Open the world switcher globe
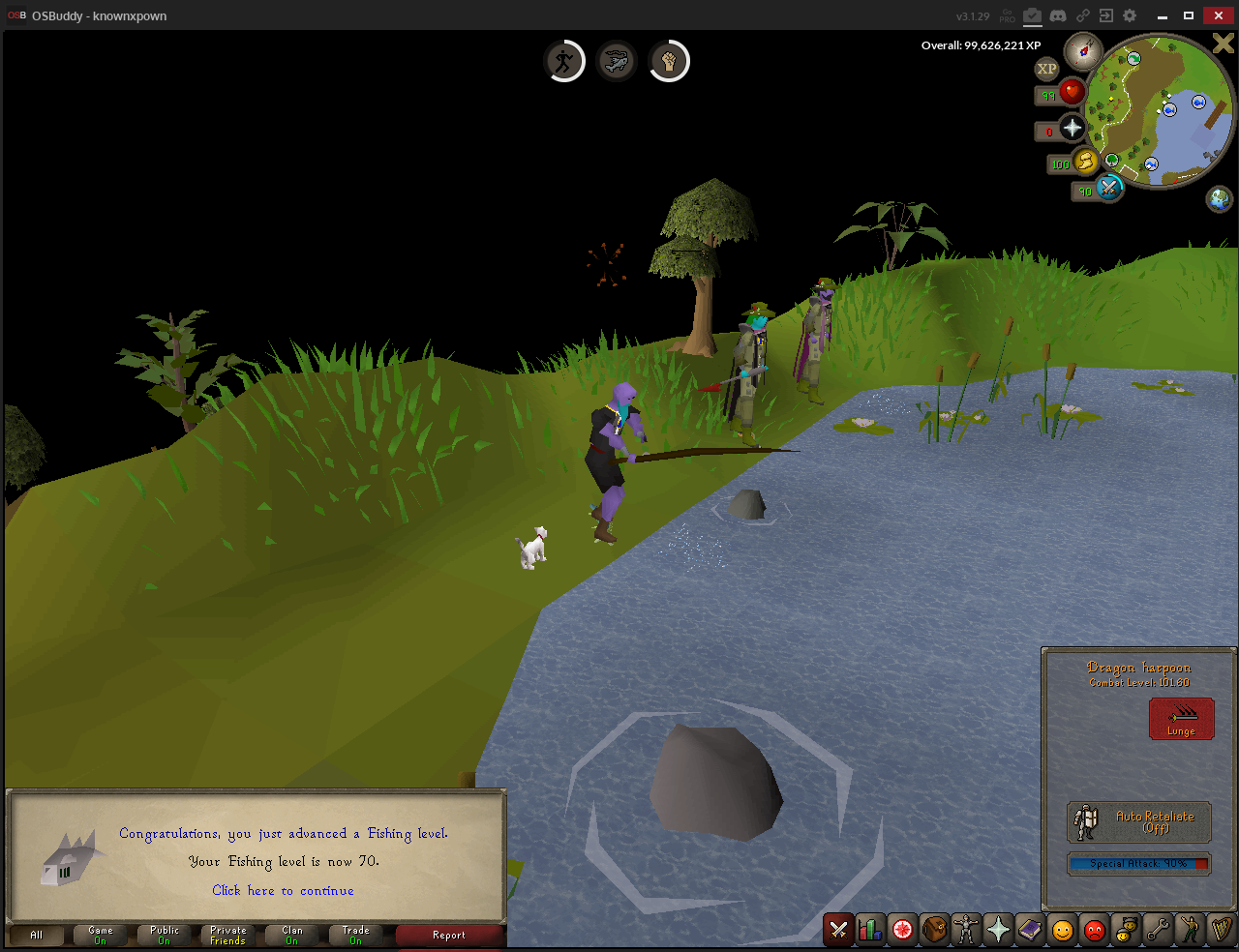Viewport: 1239px width, 952px height. point(1220,198)
